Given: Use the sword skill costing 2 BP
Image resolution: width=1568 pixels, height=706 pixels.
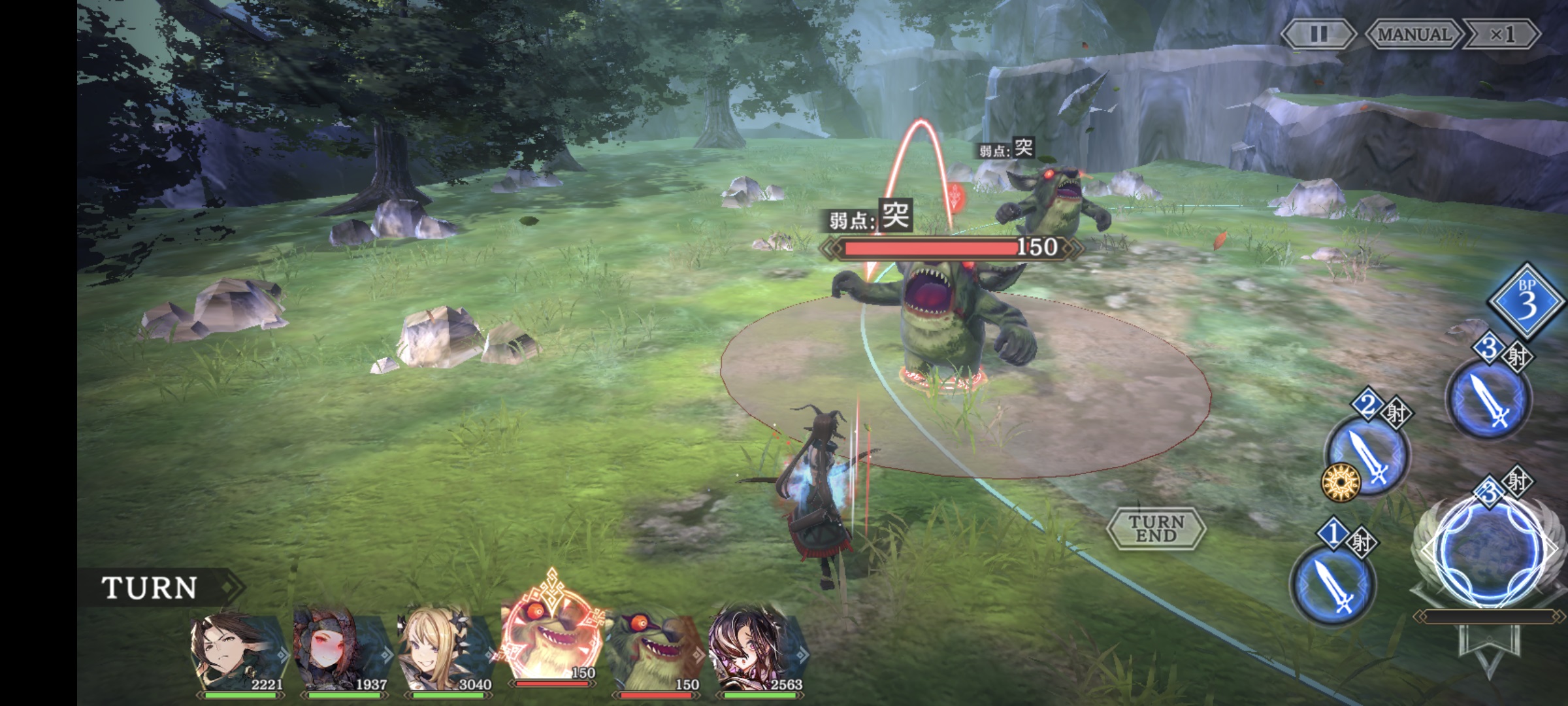Looking at the screenshot, I should click(x=1367, y=455).
